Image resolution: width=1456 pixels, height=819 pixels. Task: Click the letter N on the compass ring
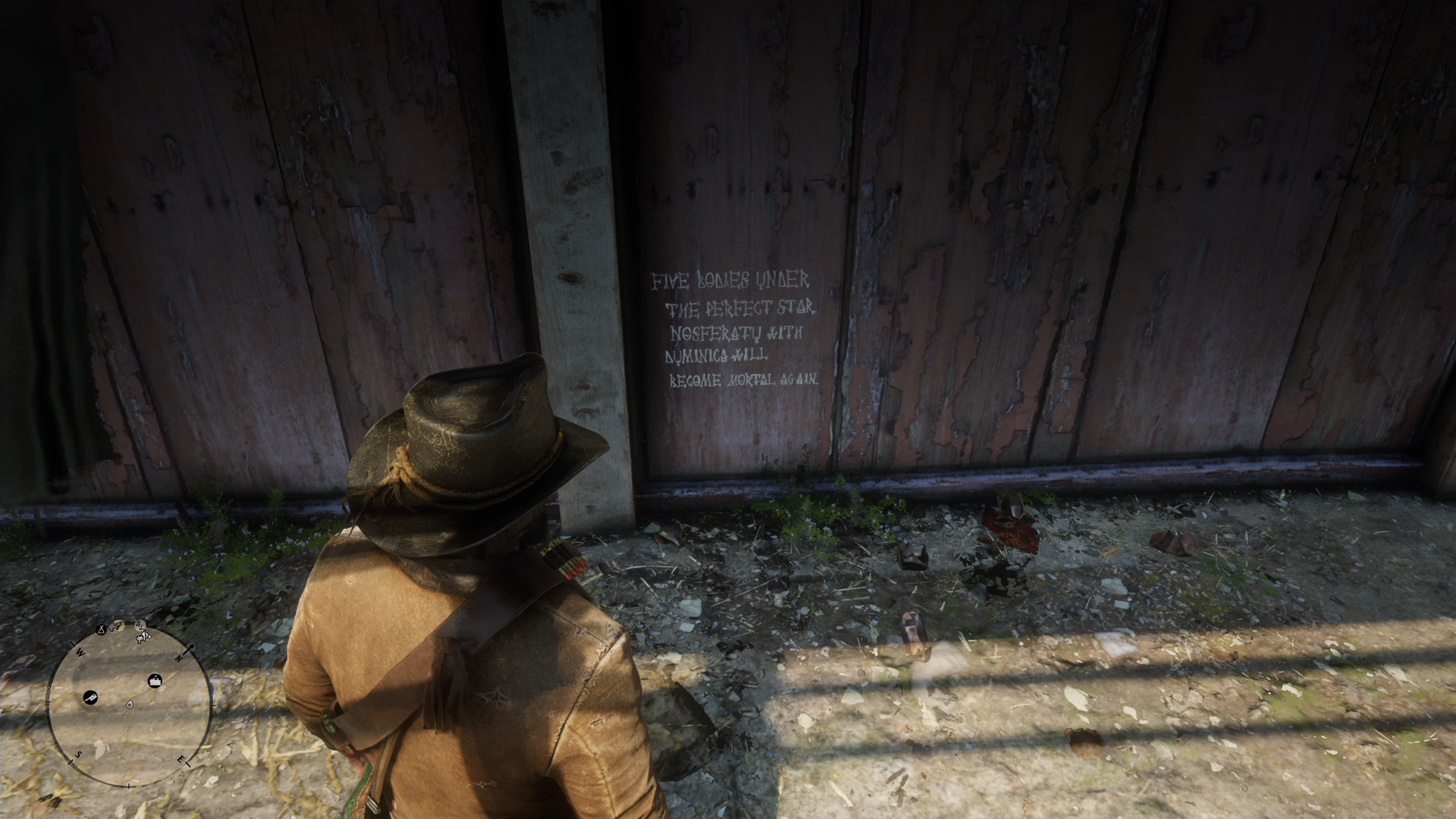pyautogui.click(x=179, y=657)
